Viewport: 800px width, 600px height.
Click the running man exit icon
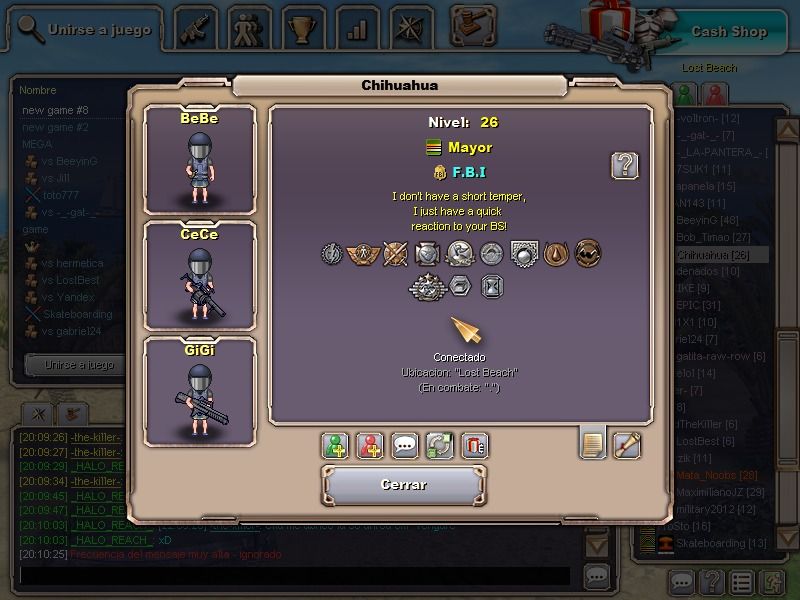[773, 582]
